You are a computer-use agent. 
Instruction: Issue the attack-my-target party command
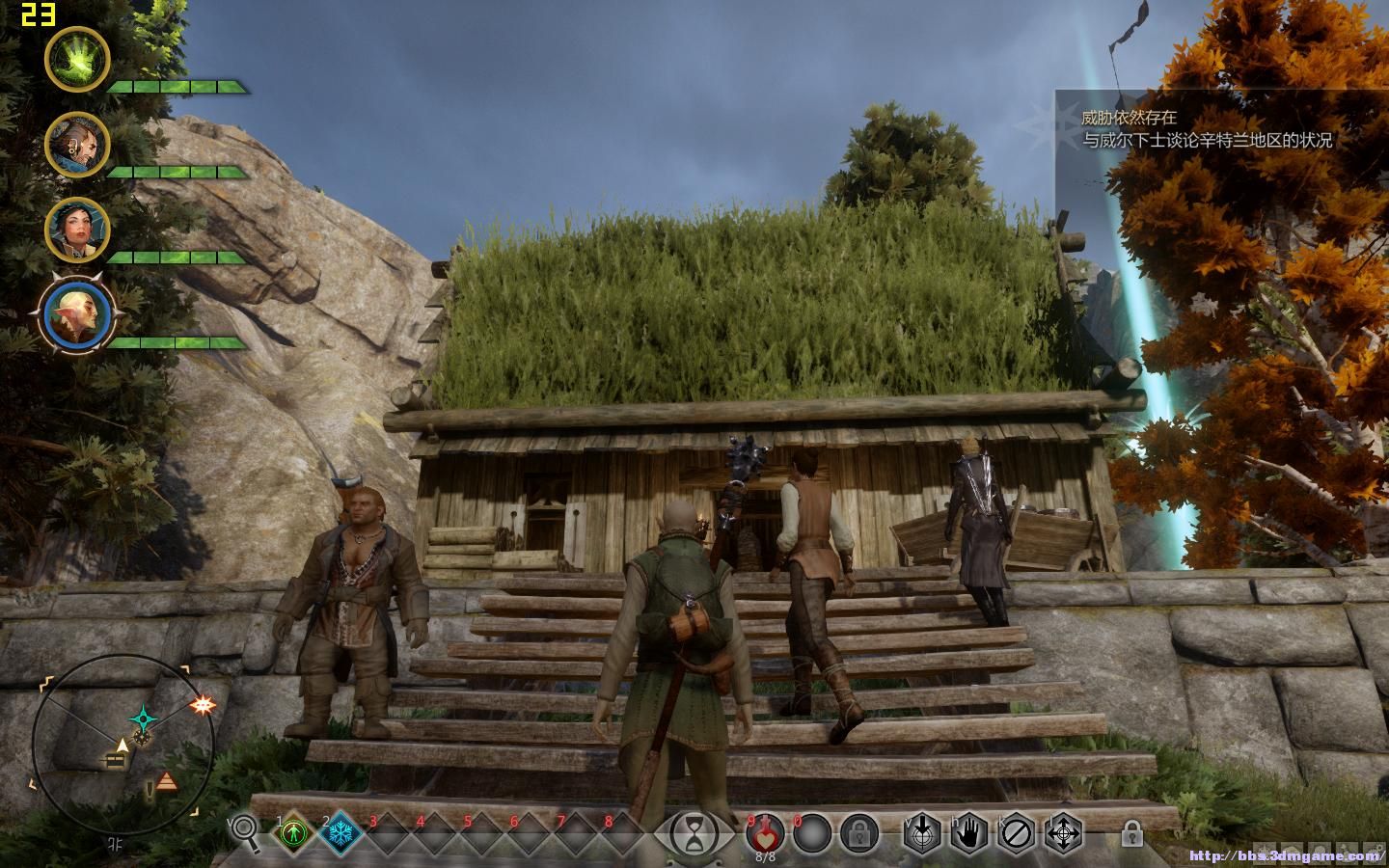click(x=923, y=832)
